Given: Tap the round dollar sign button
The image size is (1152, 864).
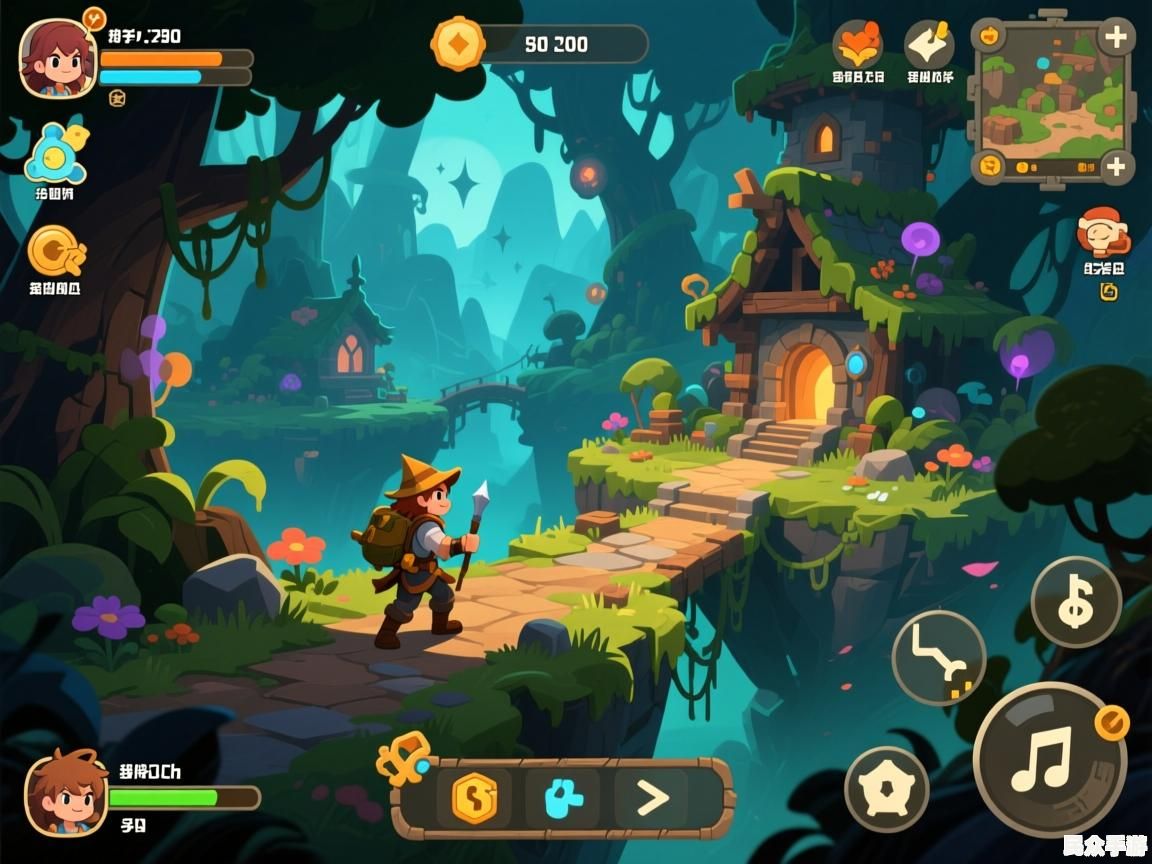Looking at the screenshot, I should click(1076, 602).
